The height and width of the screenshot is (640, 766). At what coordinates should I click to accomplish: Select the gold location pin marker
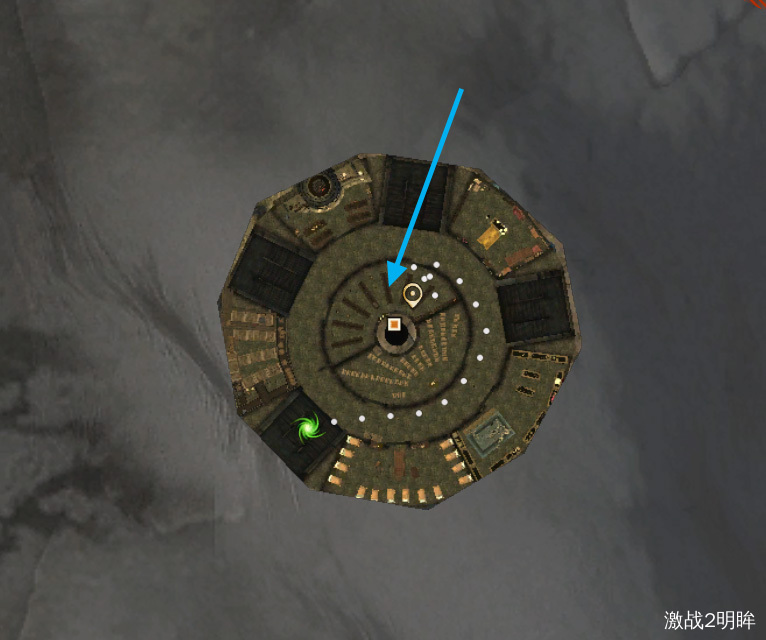(x=412, y=294)
